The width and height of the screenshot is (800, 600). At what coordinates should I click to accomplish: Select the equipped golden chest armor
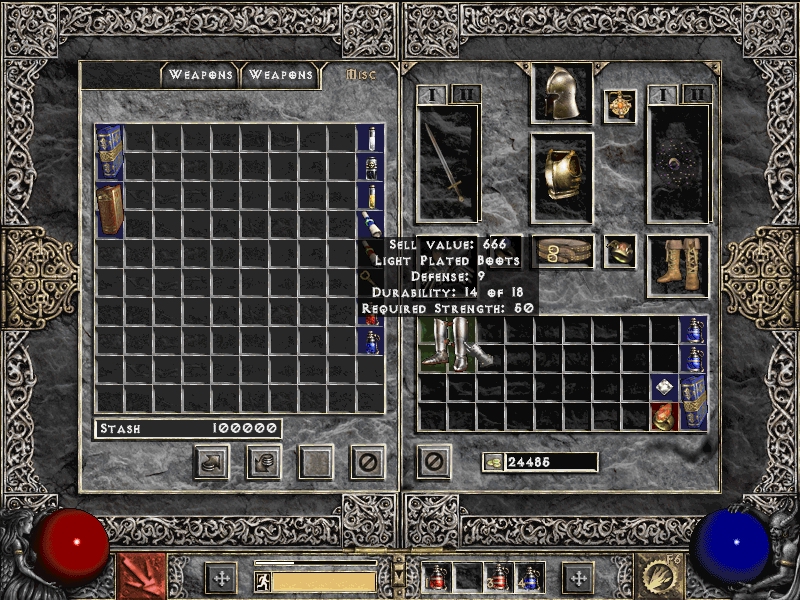pyautogui.click(x=562, y=178)
